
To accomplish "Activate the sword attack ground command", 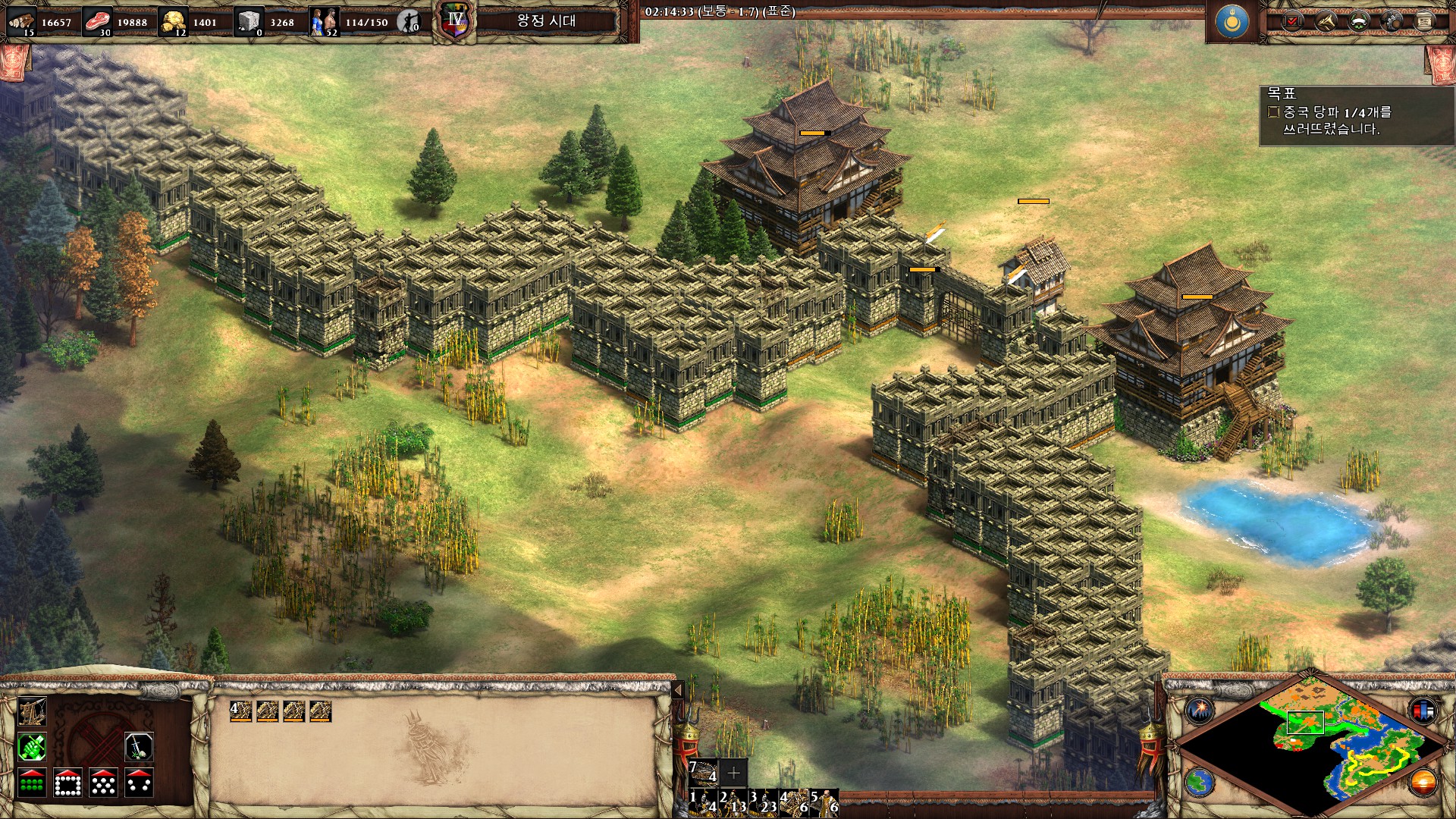I will [x=139, y=747].
